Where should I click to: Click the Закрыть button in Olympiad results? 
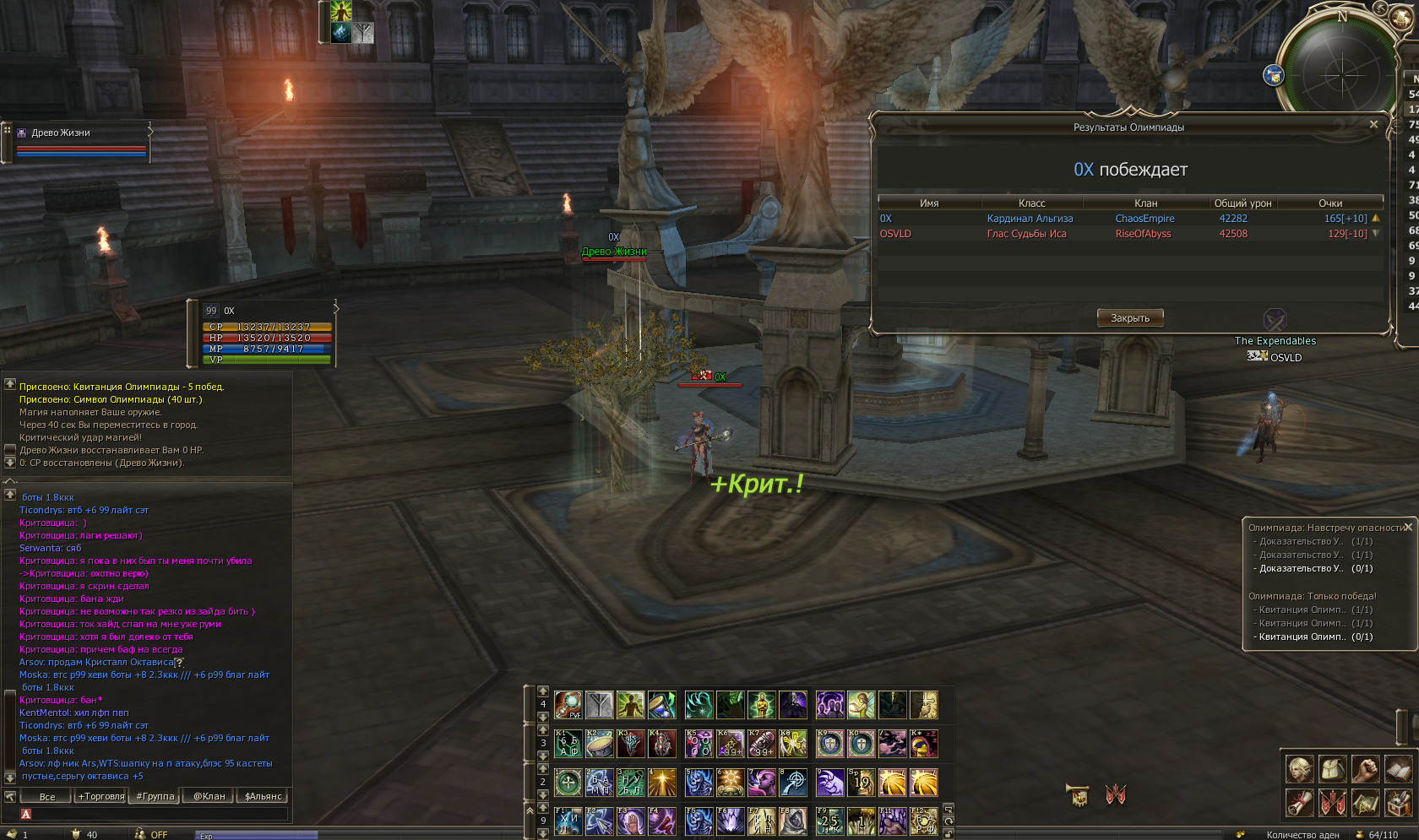[1130, 318]
